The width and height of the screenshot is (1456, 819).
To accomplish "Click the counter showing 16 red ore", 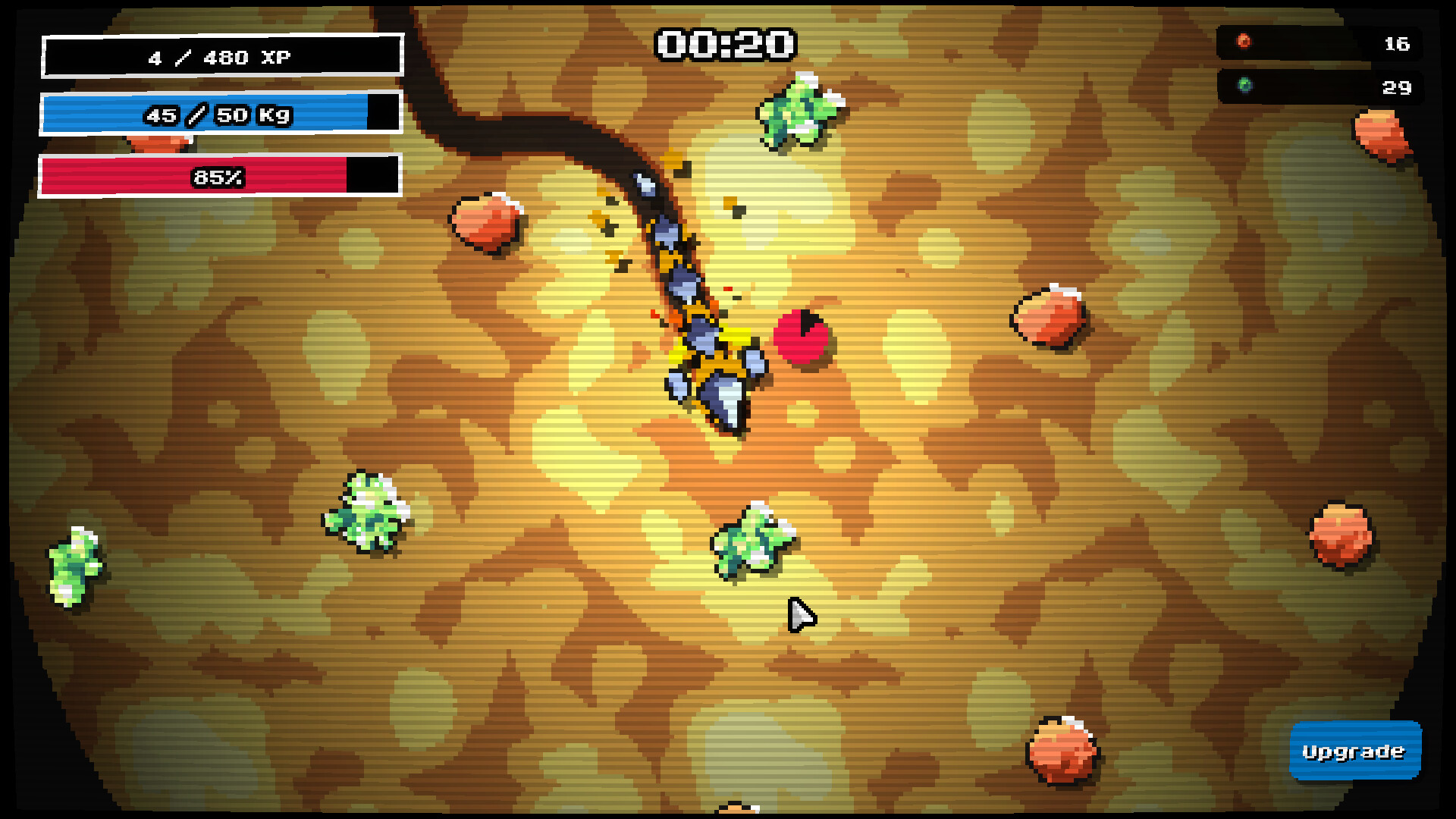I will [x=1395, y=43].
